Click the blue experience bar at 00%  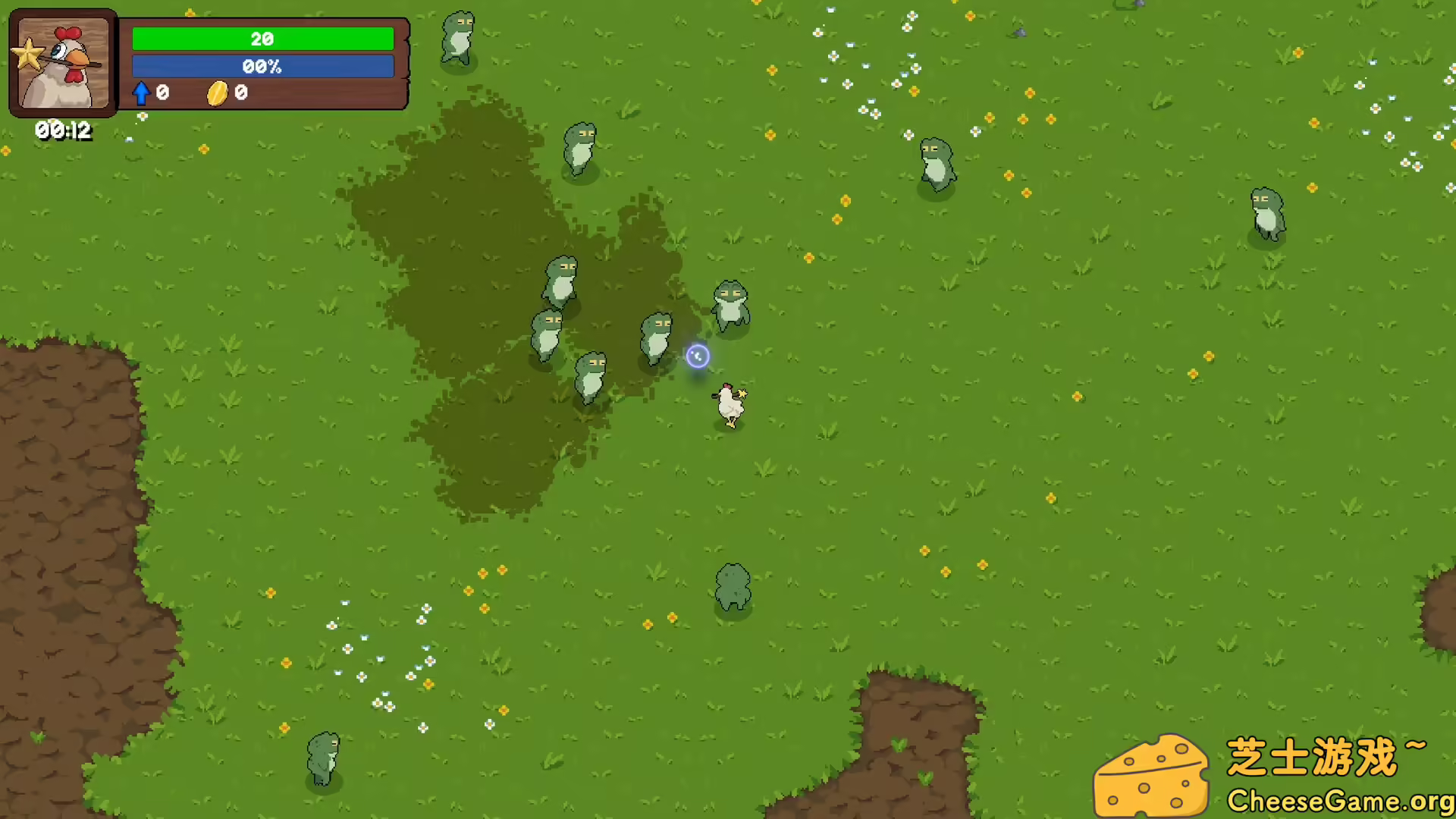click(x=262, y=66)
